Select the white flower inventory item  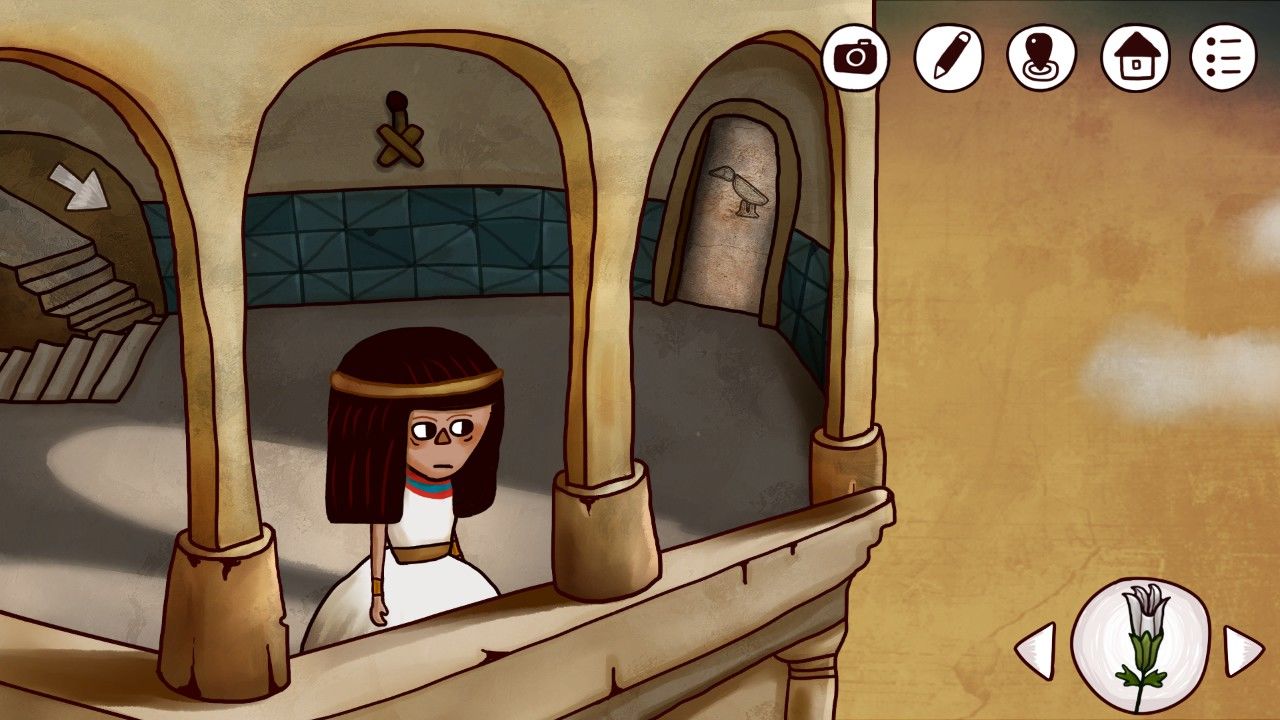(x=1140, y=644)
